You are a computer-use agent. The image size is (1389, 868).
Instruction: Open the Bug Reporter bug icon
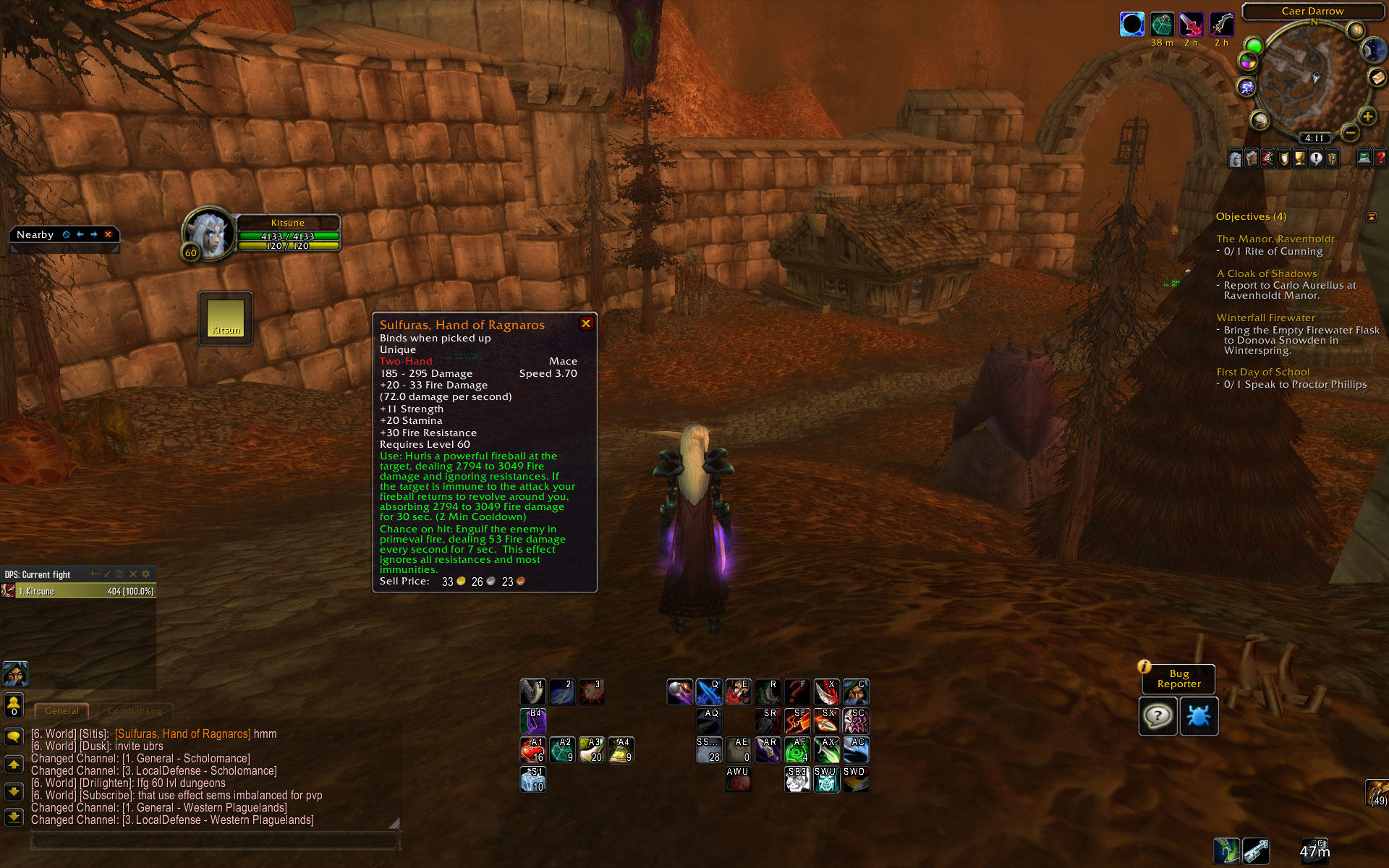[x=1199, y=716]
